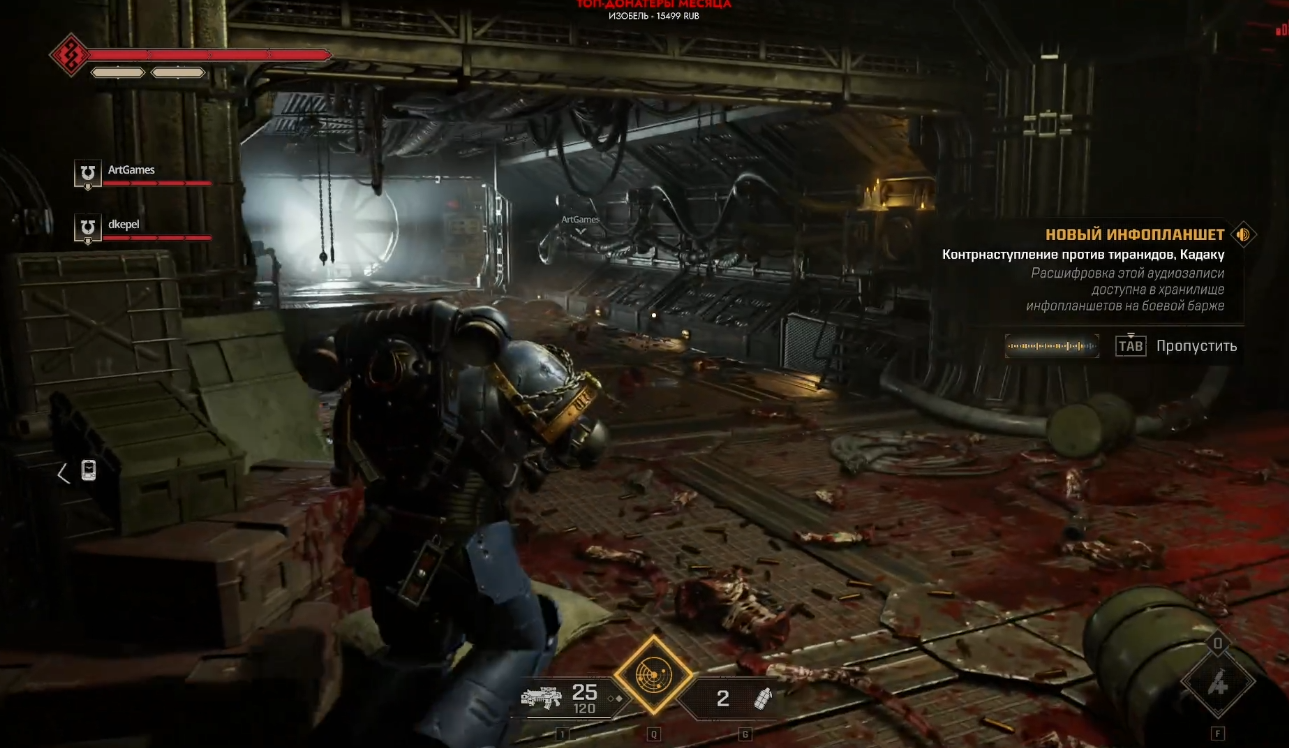Image resolution: width=1289 pixels, height=748 pixels.
Task: Activate the Auspex Scan ability icon
Action: point(654,675)
